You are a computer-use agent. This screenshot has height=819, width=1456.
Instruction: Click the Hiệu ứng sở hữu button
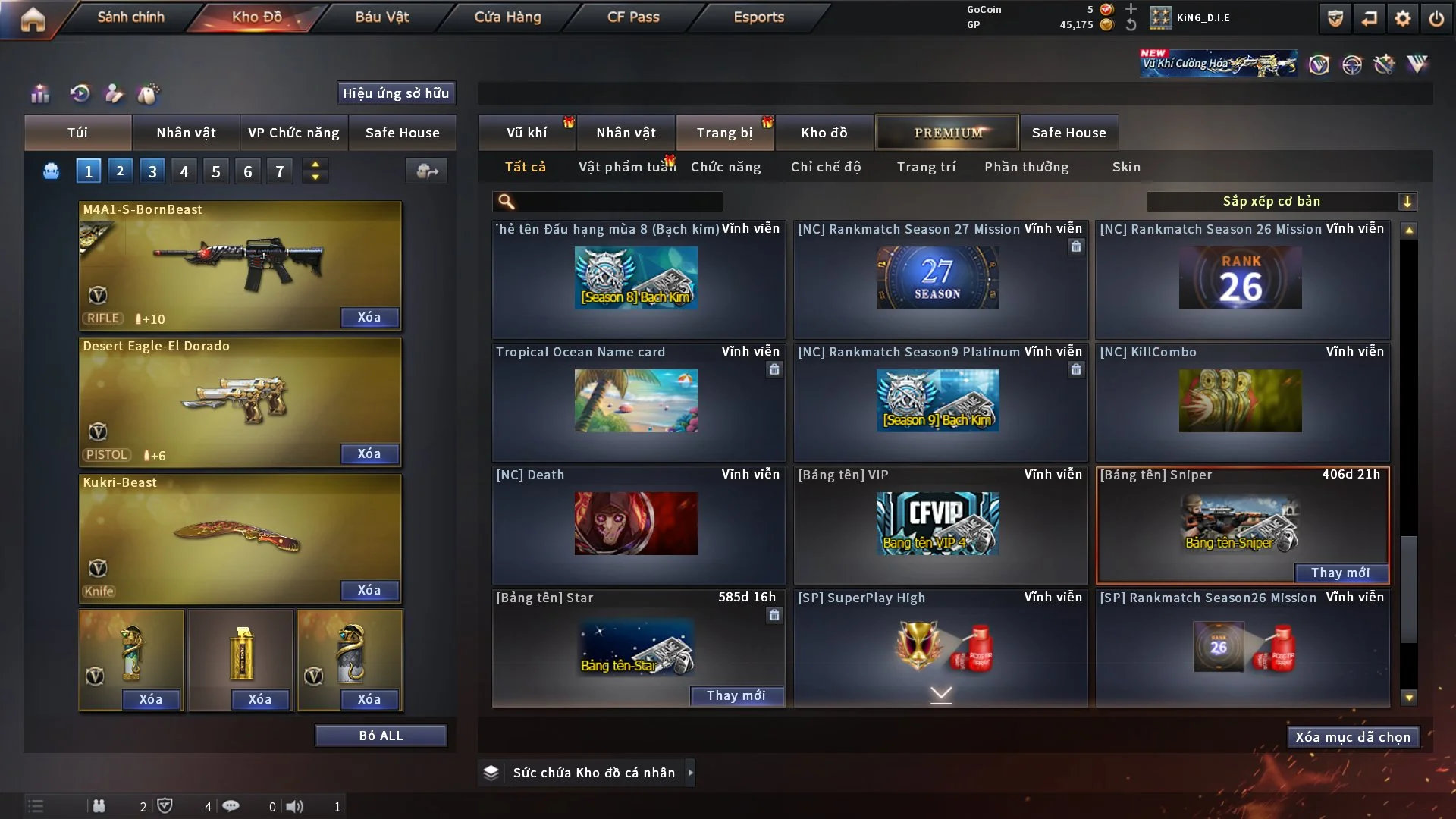coord(396,93)
